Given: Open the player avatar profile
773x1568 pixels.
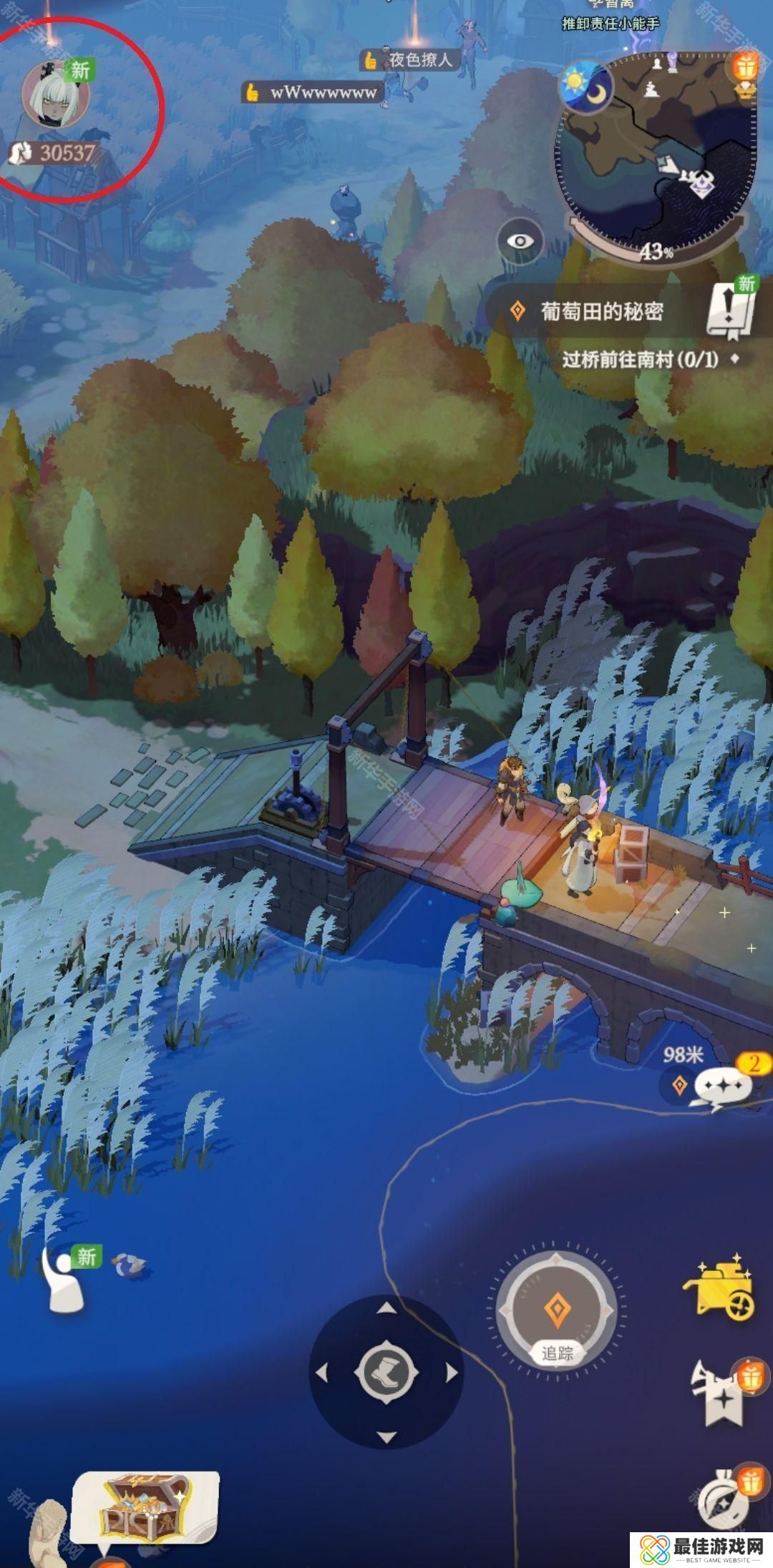Looking at the screenshot, I should (55, 94).
